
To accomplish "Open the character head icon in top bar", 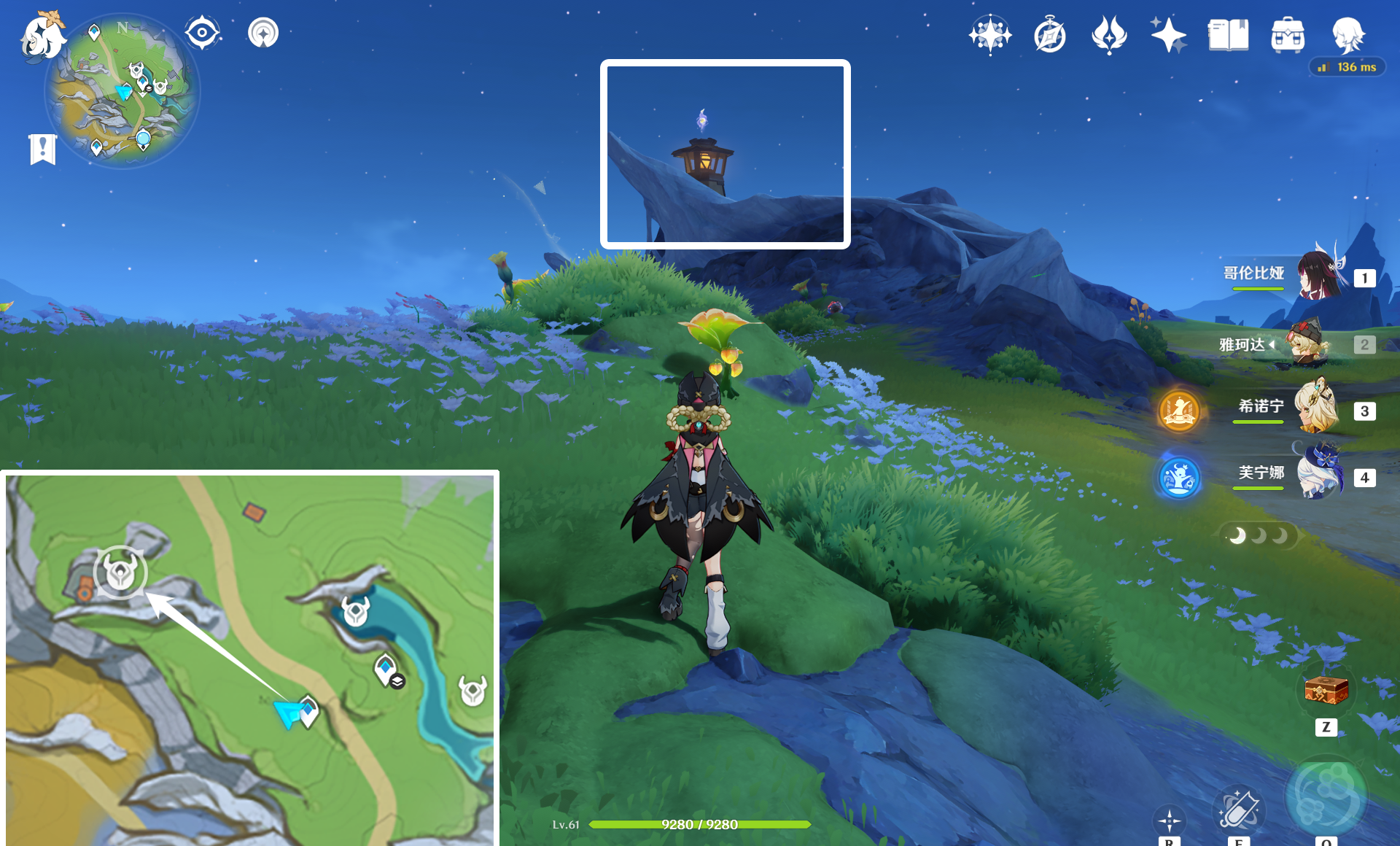I will [x=1347, y=34].
